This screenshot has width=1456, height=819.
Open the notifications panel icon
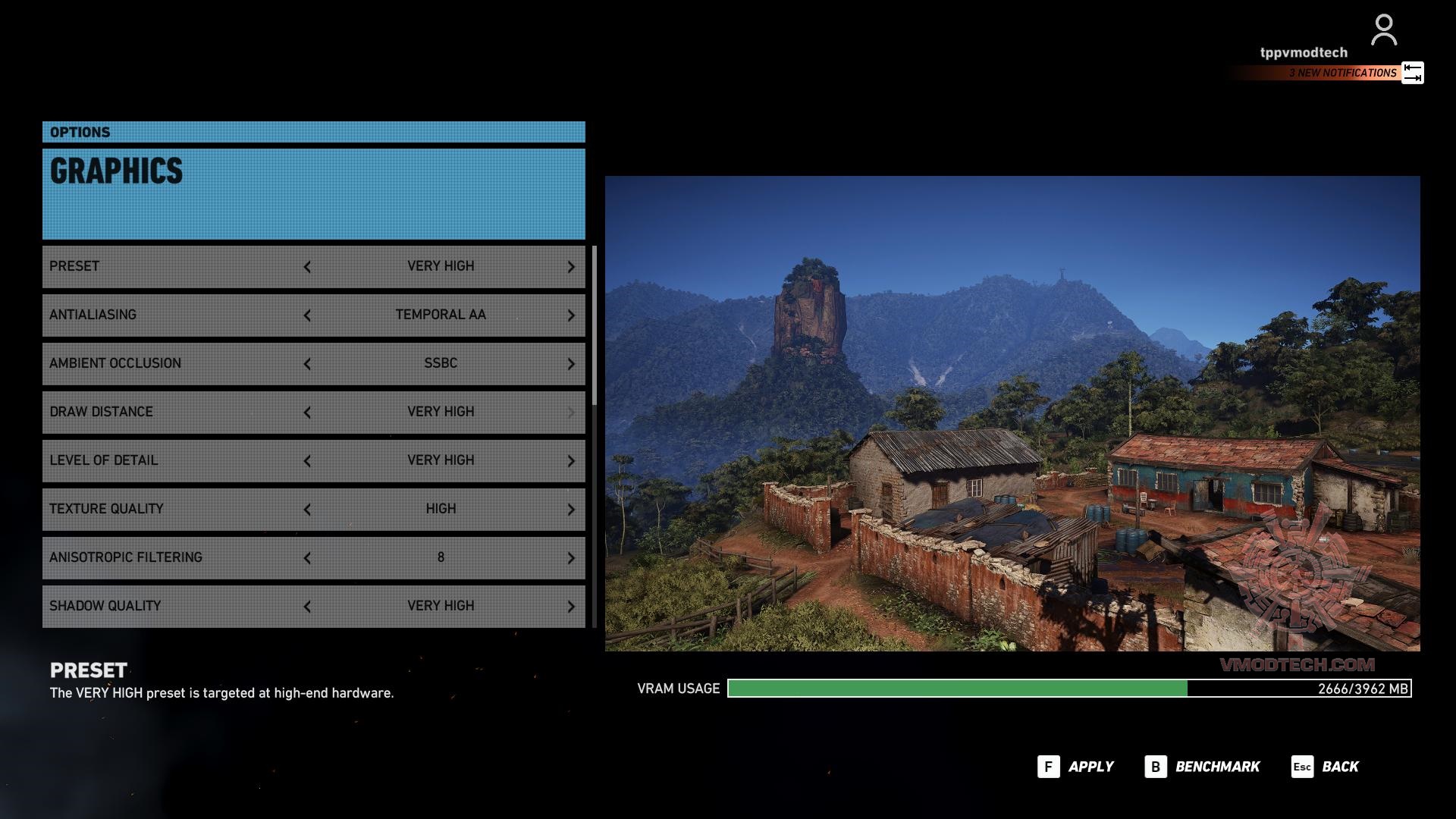(1412, 73)
